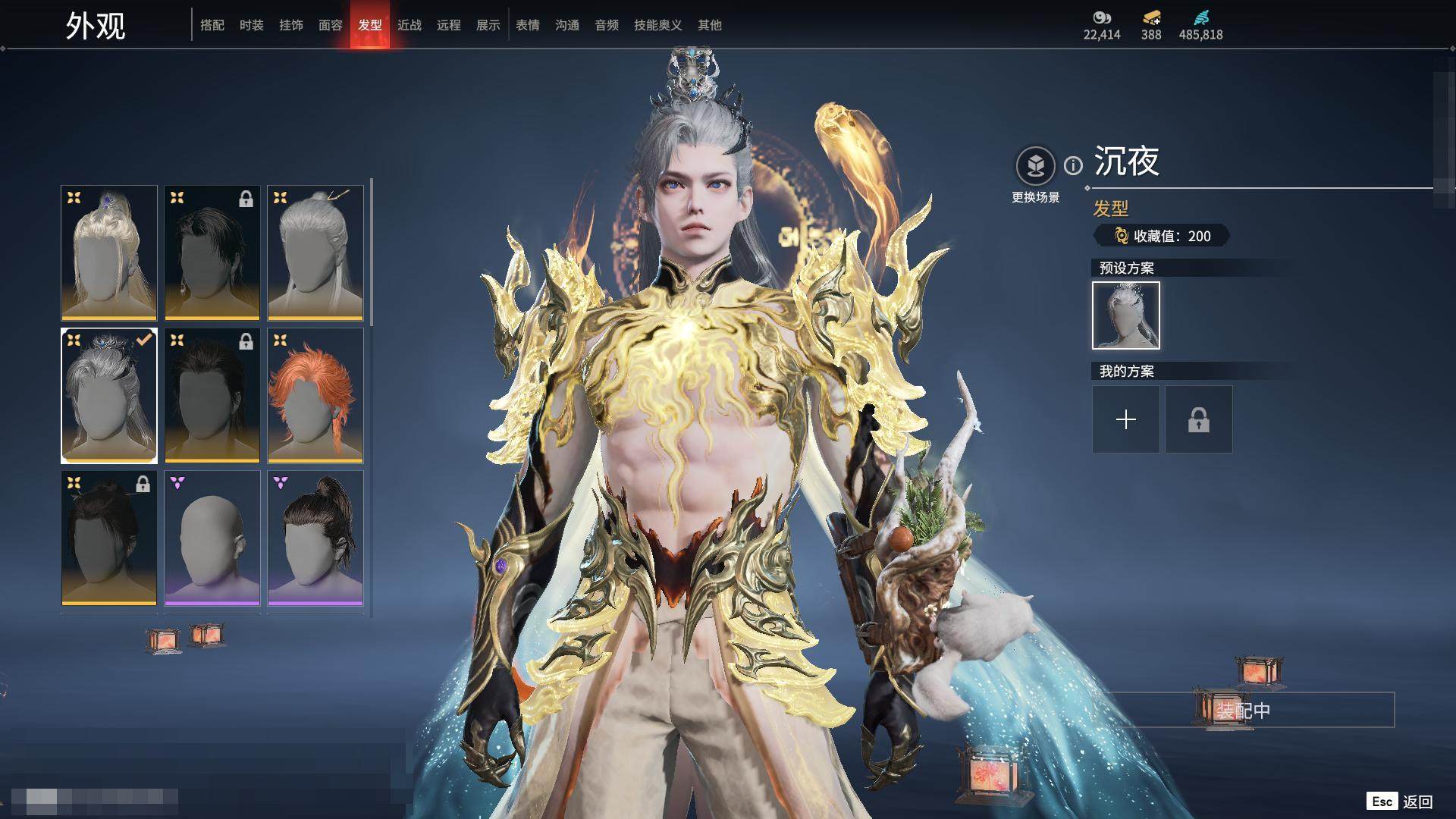Choose the brown ponytail hairstyle
The width and height of the screenshot is (1456, 819).
(x=315, y=538)
